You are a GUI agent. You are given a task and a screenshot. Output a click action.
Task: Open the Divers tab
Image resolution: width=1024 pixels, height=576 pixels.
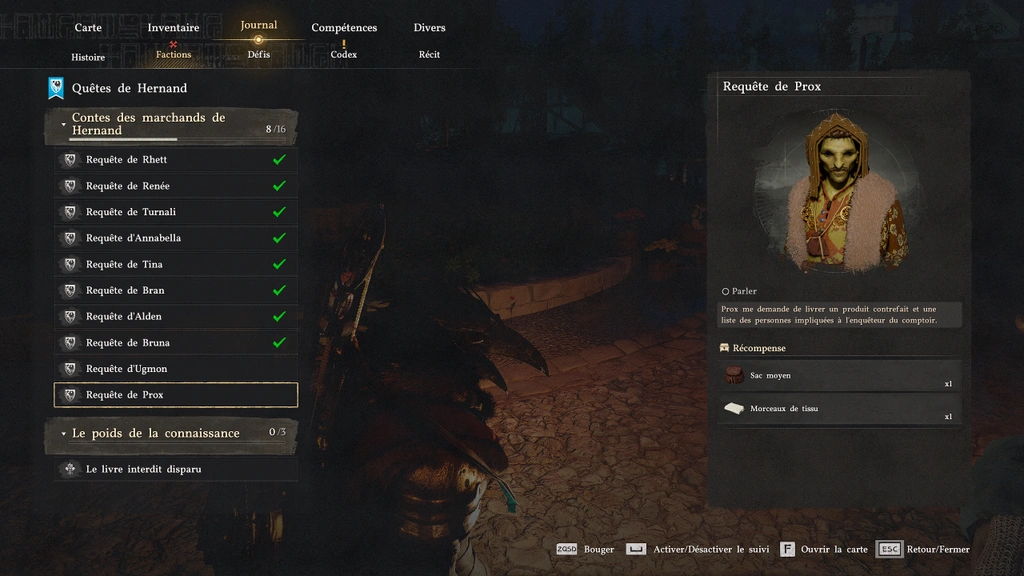coord(429,28)
